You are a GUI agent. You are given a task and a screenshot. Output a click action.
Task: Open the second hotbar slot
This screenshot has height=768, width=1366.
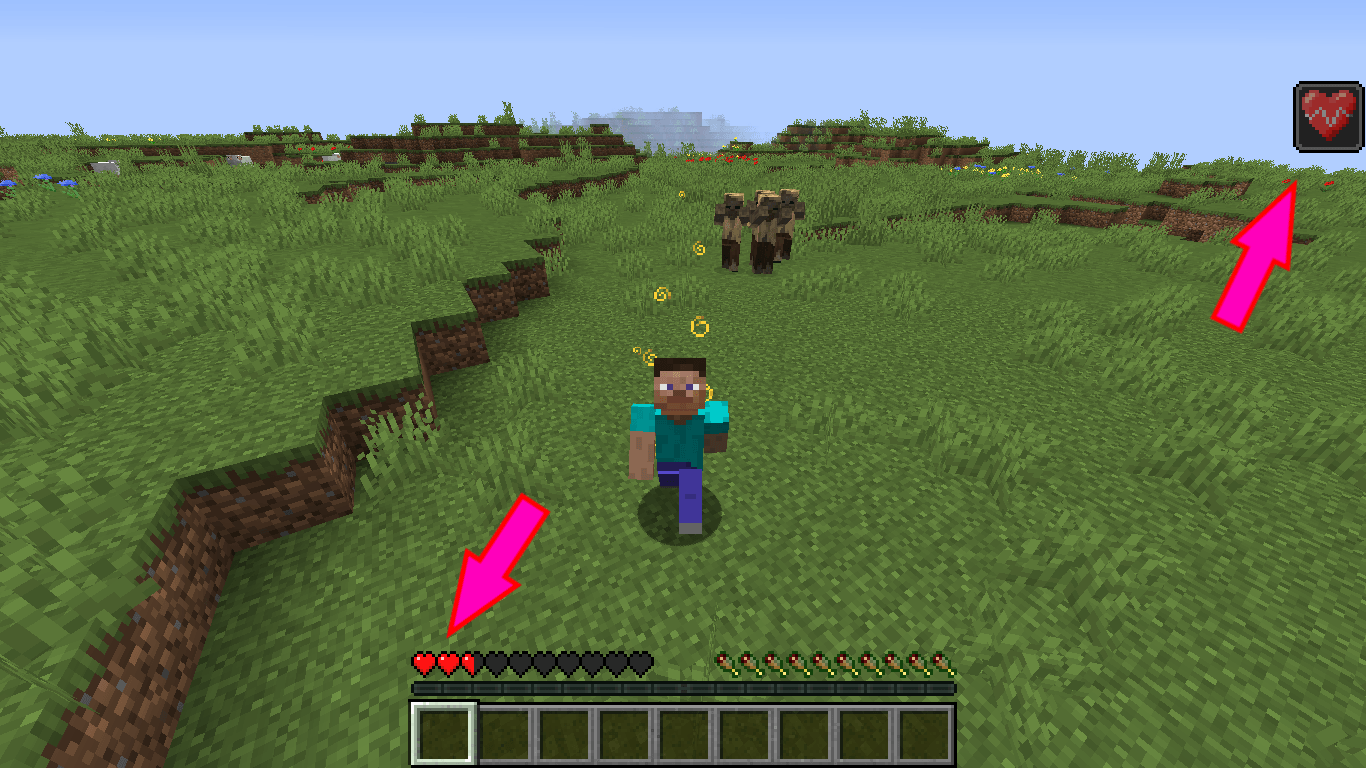[x=503, y=733]
